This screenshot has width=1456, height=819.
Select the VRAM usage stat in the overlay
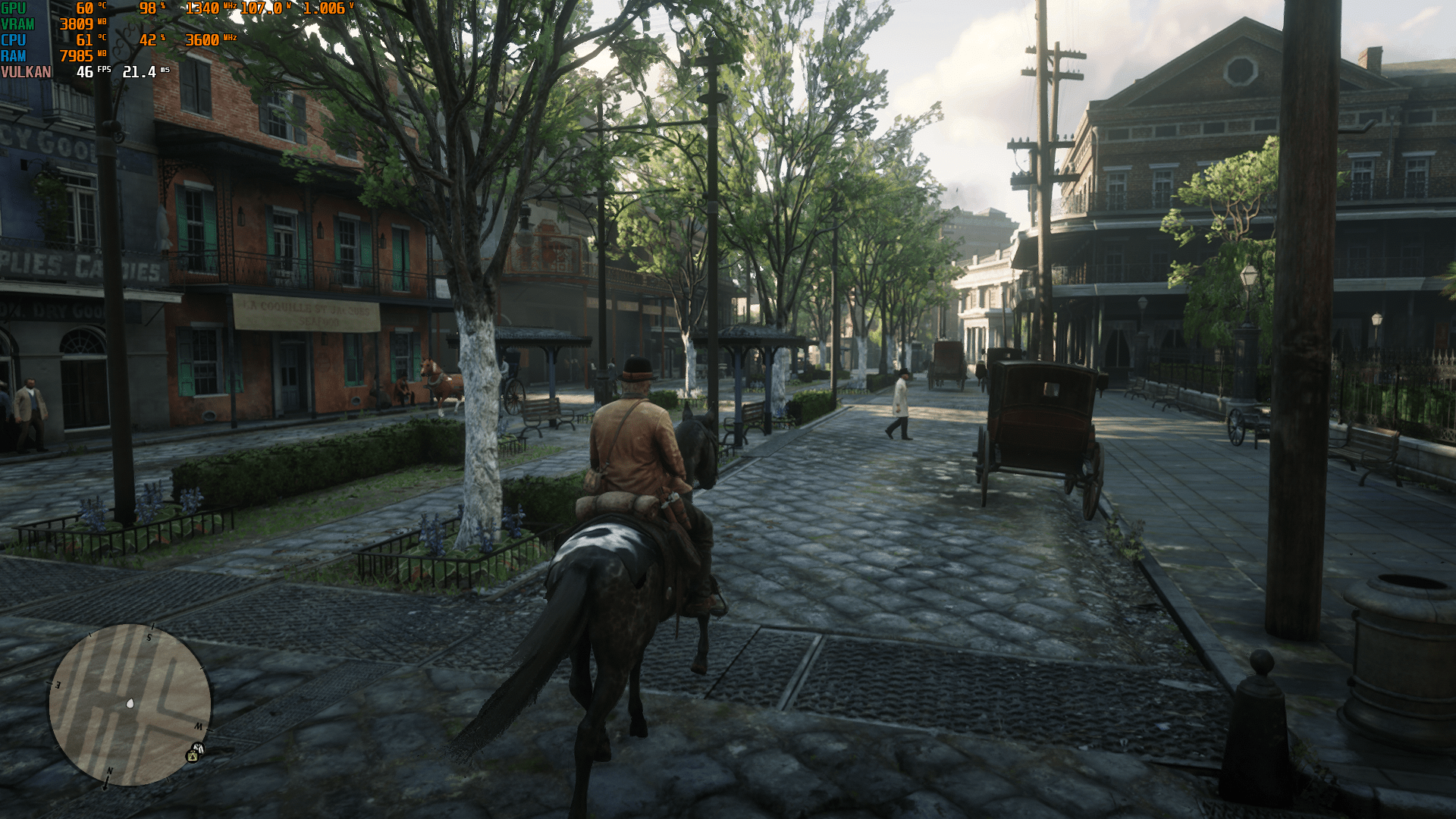(77, 24)
